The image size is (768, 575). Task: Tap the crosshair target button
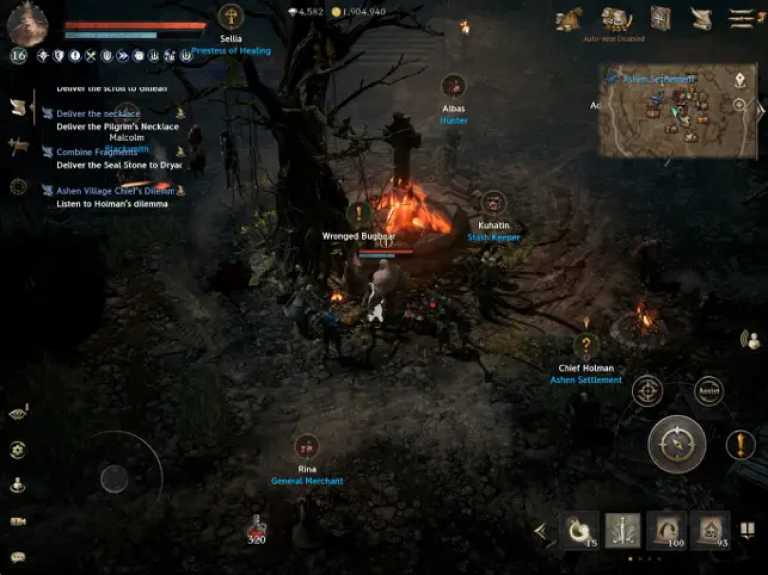click(x=647, y=391)
